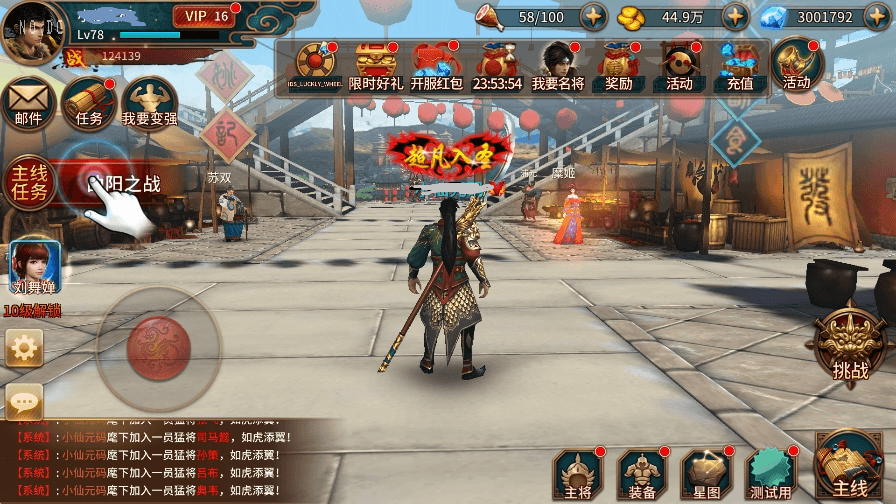Screen dimensions: 896x504
Task: Open the 奖励 rewards bag
Action: tap(618, 67)
